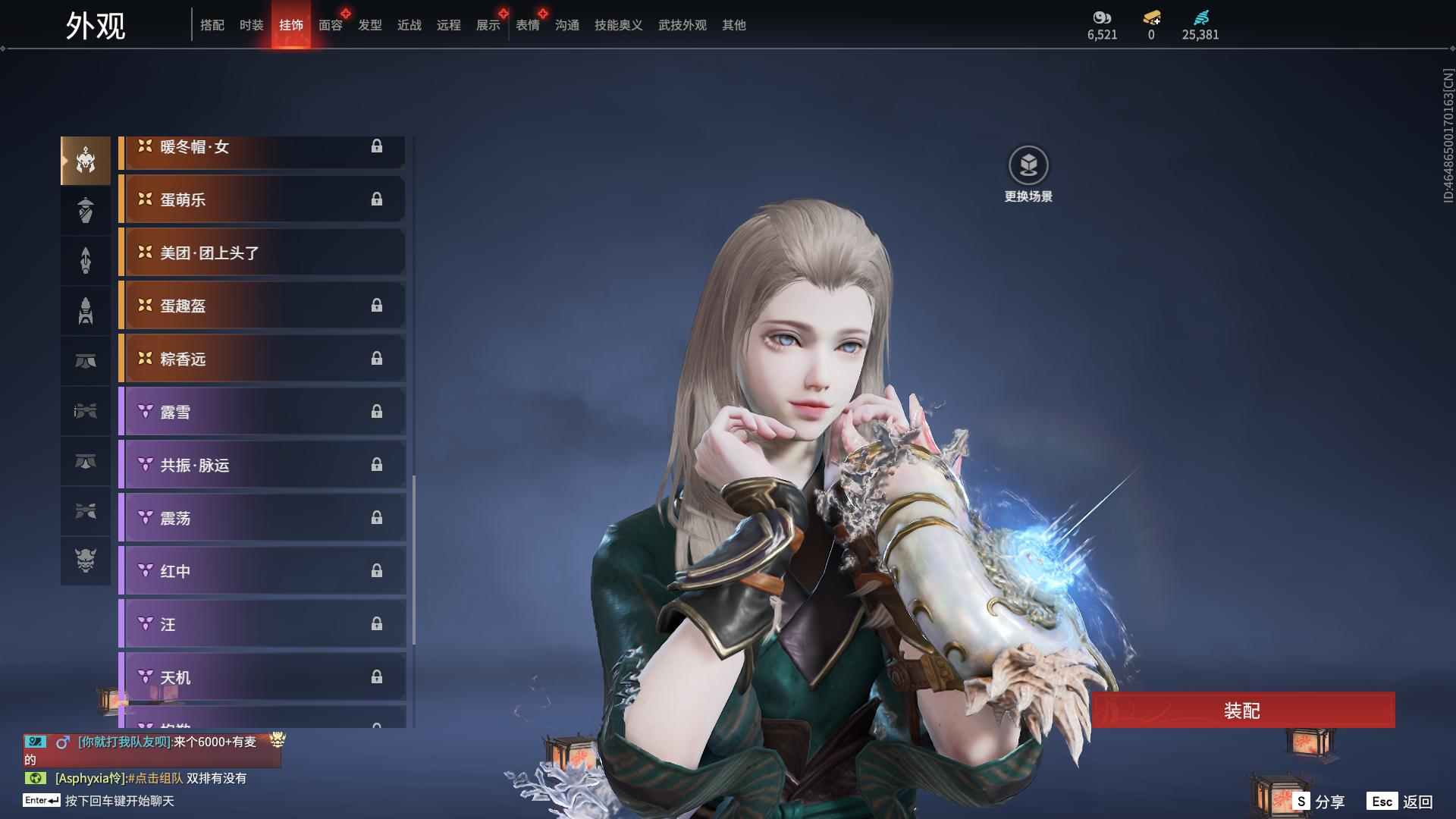Screen dimensions: 1456x819
Task: Show the 武技外观 tab
Action: click(682, 25)
